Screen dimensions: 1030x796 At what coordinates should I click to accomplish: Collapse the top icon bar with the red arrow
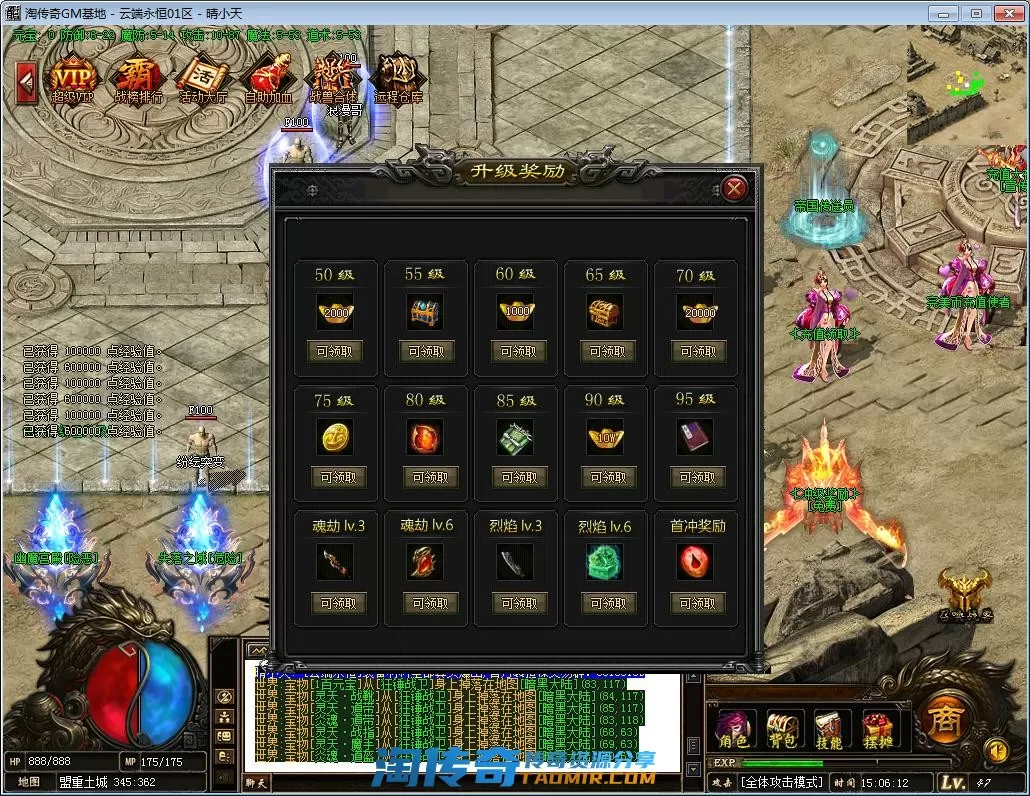coord(27,79)
